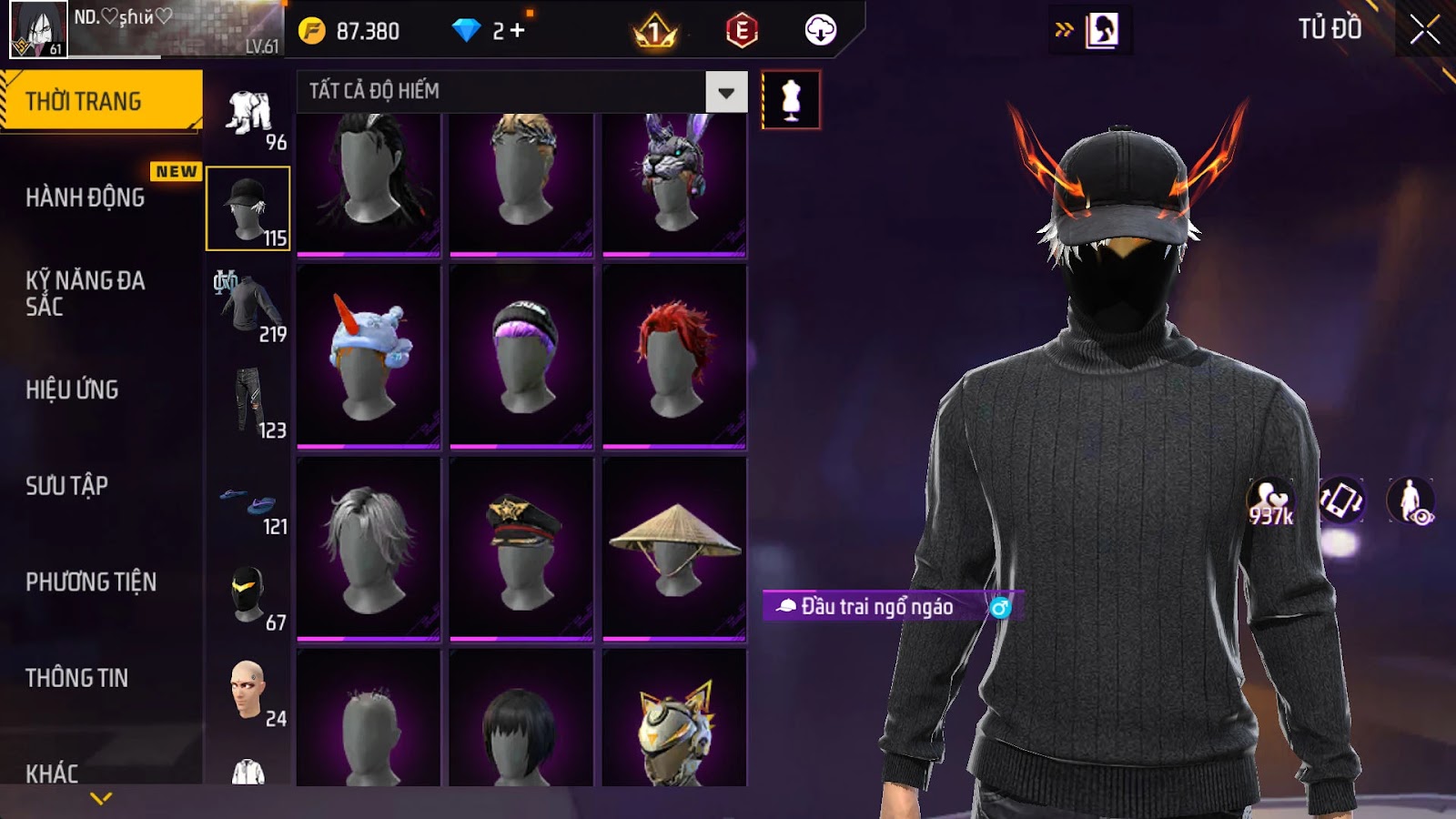The image size is (1456, 819).
Task: Open the Thông Tin section
Action: click(76, 678)
